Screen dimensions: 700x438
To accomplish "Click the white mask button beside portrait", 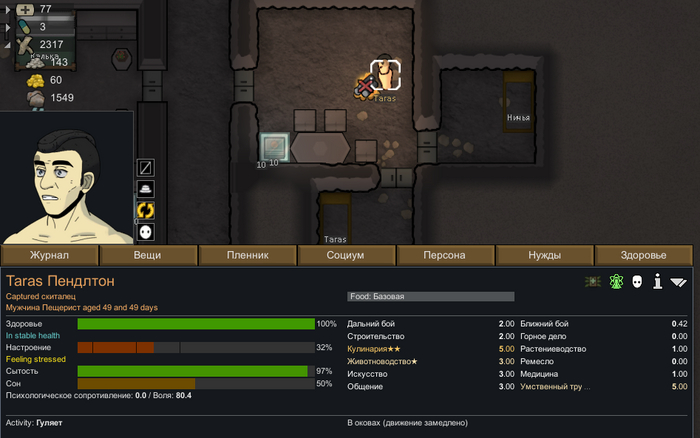I will 145,232.
